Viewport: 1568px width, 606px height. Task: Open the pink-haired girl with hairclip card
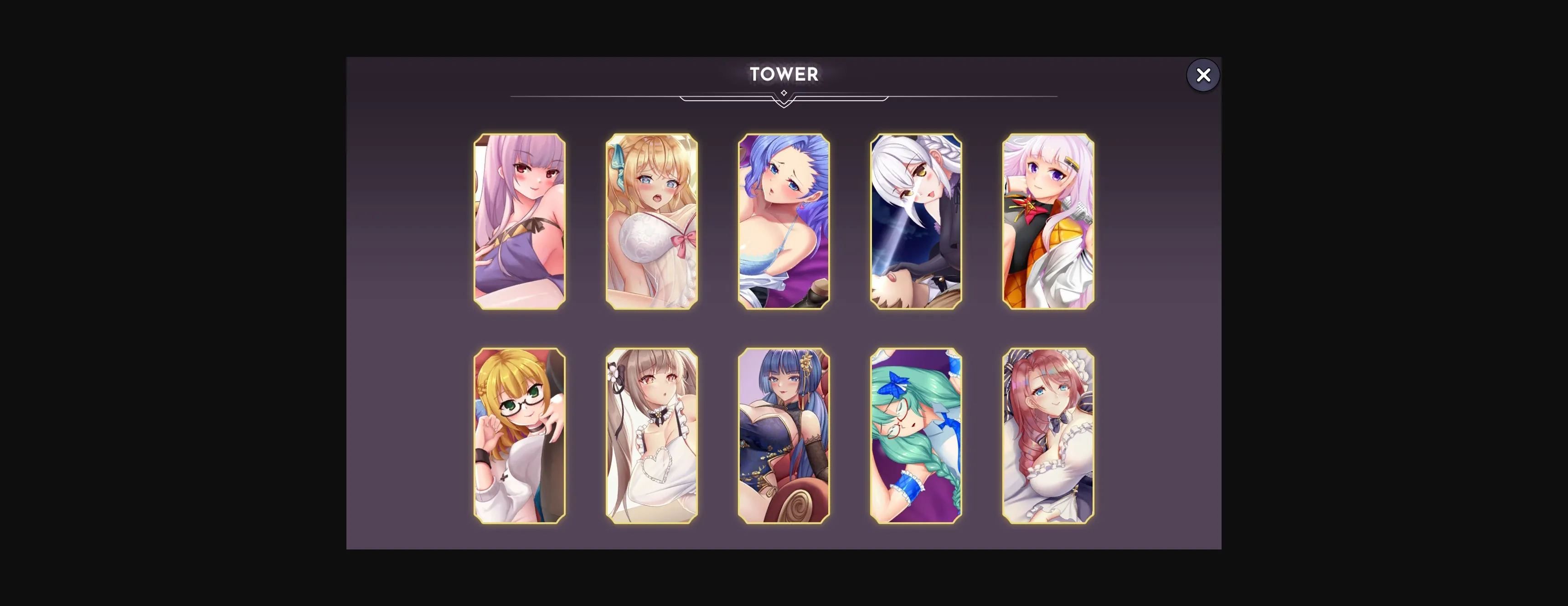point(1047,223)
